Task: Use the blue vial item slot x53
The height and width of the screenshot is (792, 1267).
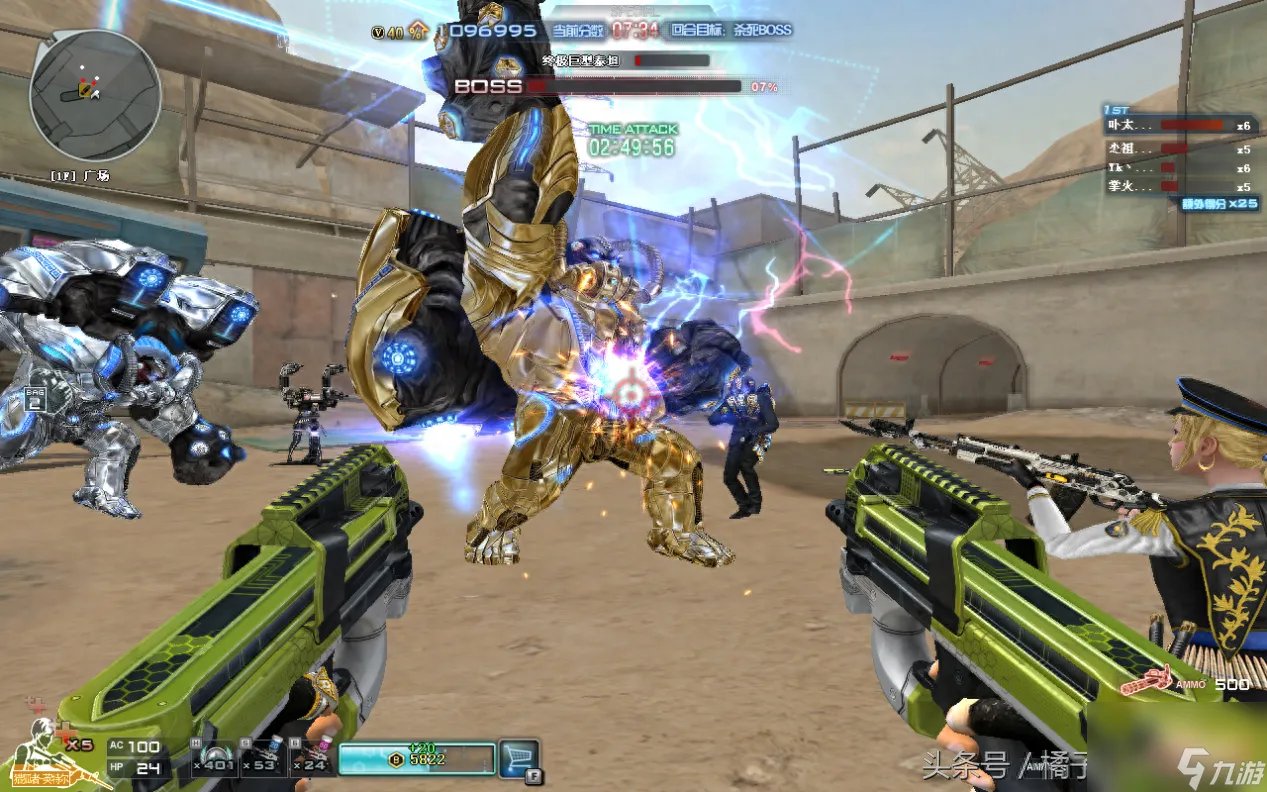Action: (x=263, y=758)
